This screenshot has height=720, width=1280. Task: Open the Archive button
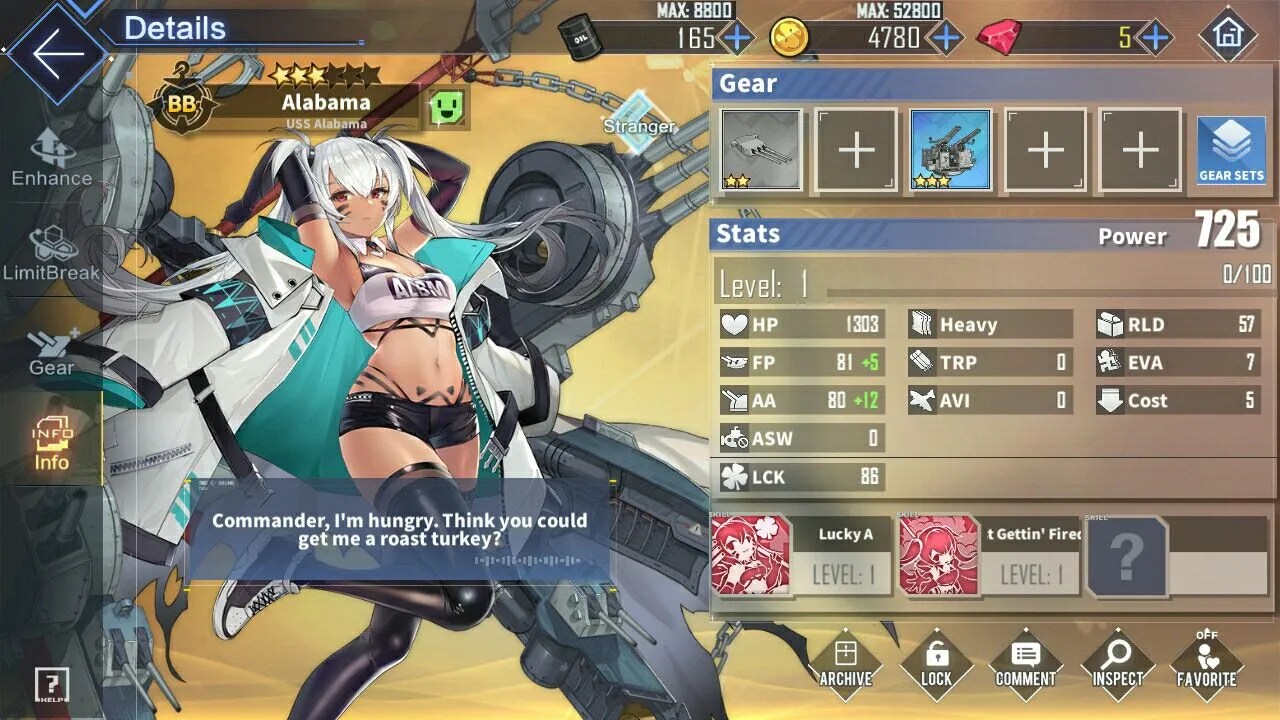tap(845, 664)
